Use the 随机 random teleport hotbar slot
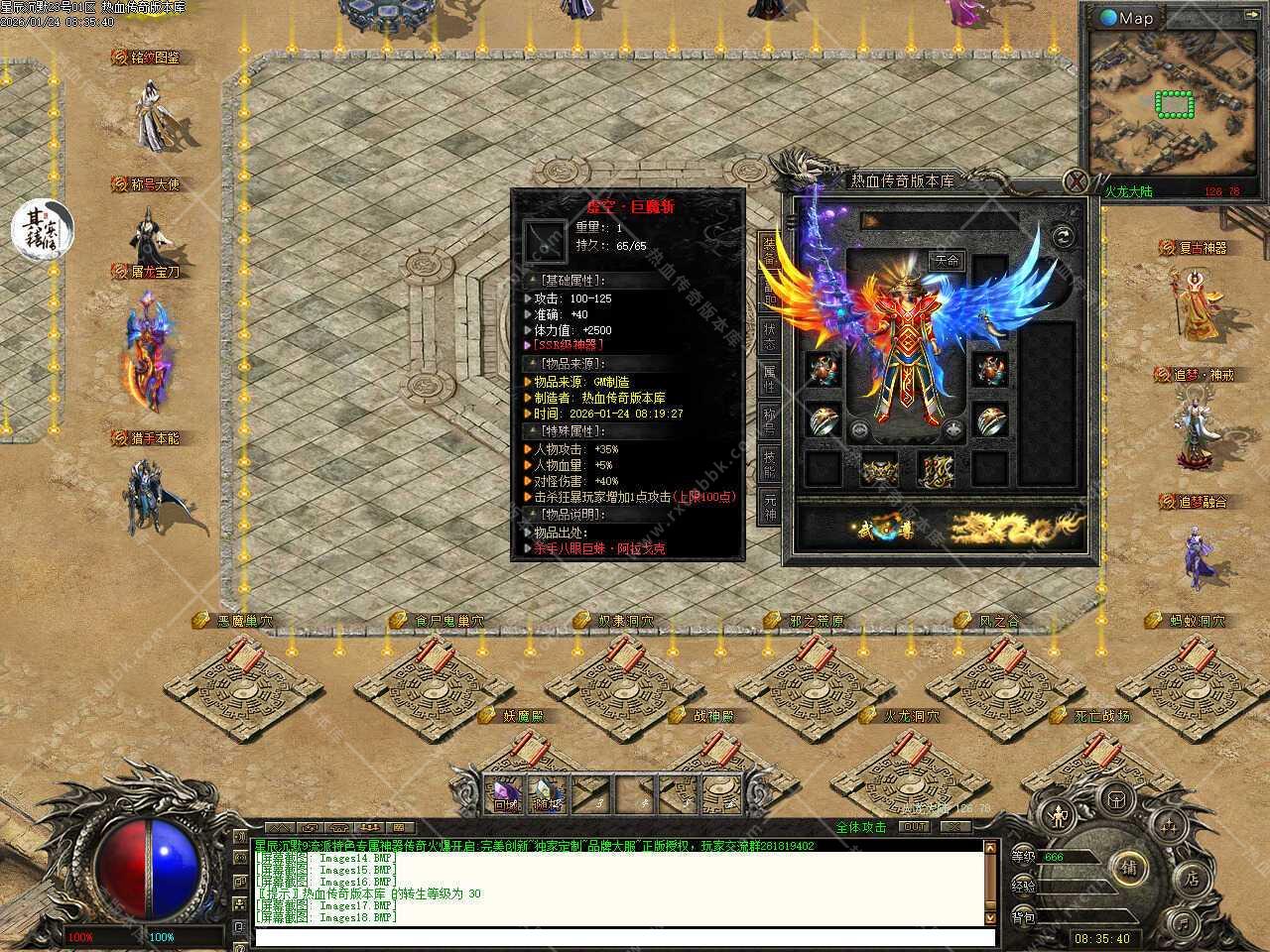Viewport: 1270px width, 952px height. (x=545, y=793)
